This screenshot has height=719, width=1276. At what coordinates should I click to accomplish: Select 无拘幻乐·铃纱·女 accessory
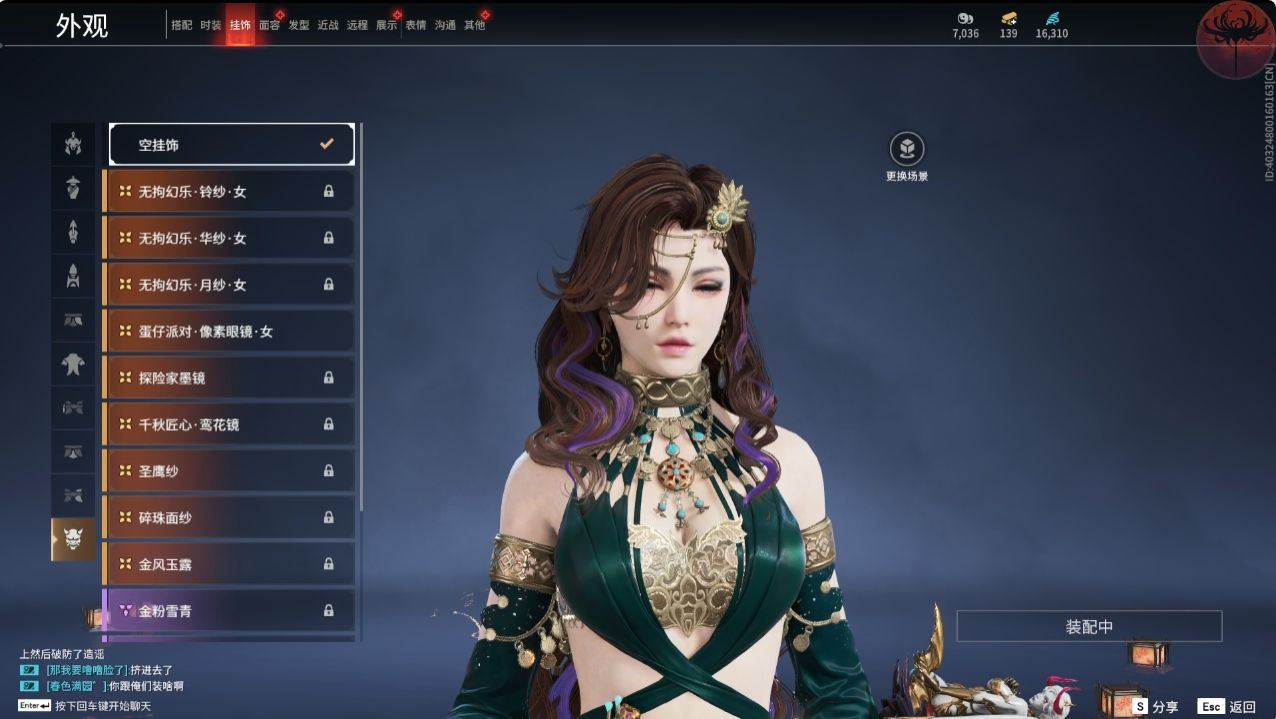point(230,191)
